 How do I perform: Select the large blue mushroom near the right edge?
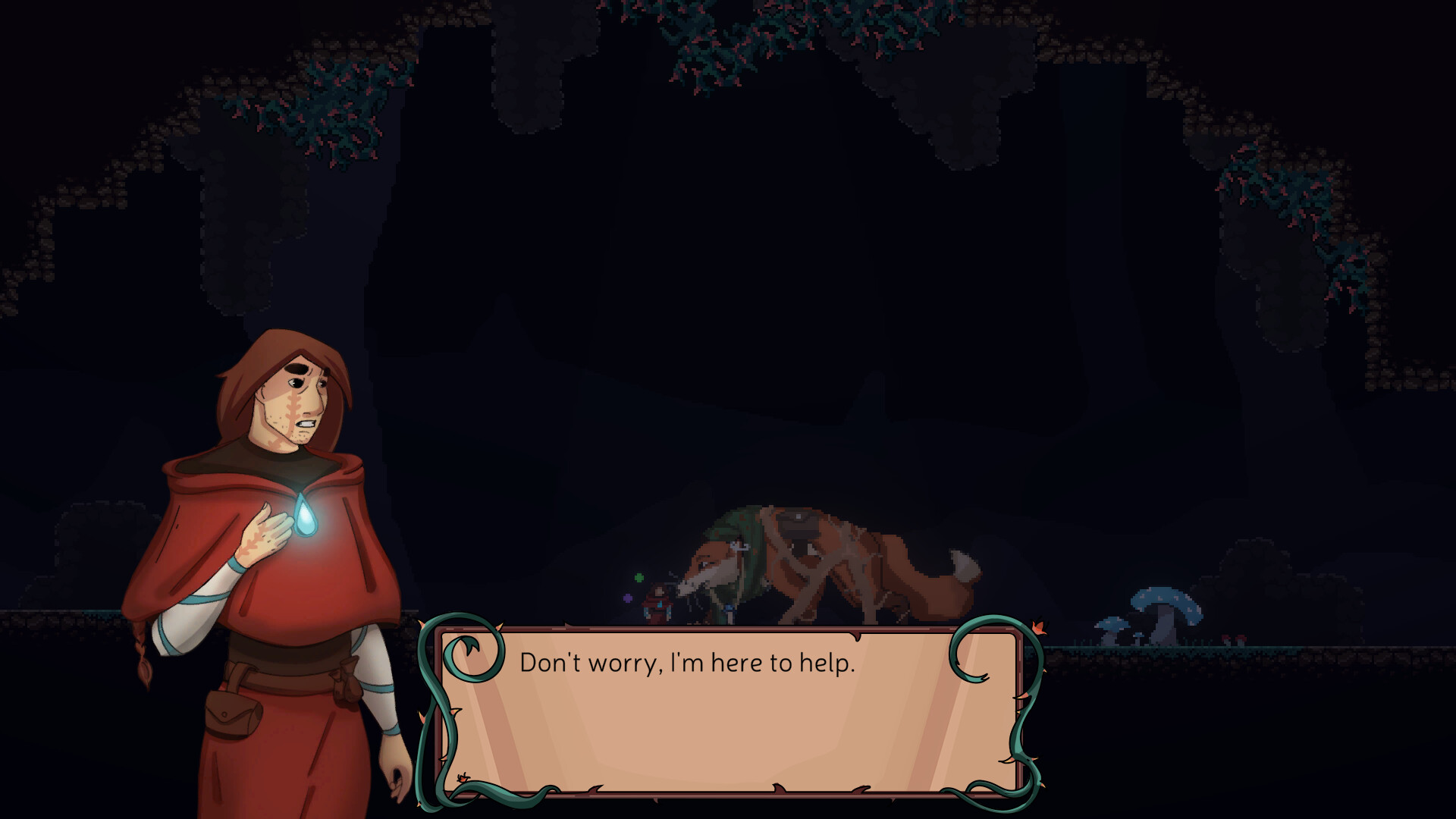pyautogui.click(x=1166, y=601)
